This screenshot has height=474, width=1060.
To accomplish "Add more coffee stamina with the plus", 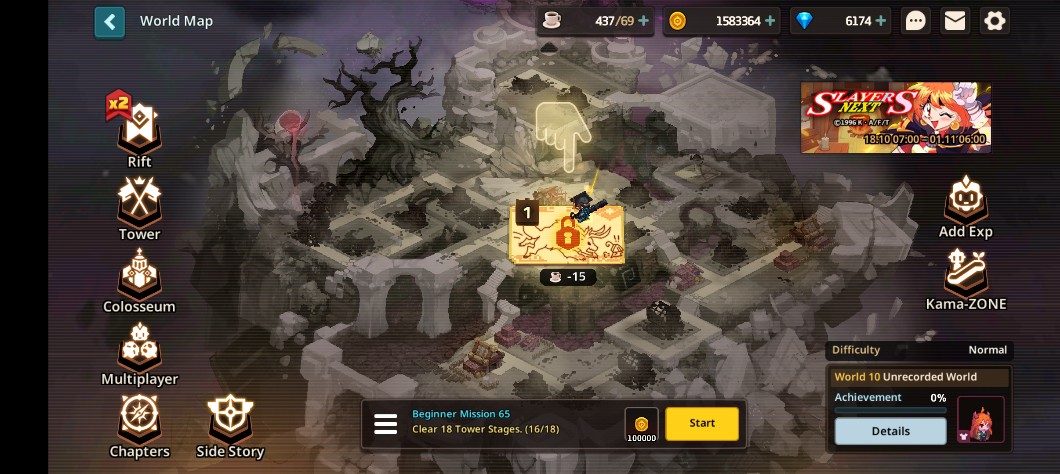I will tap(643, 21).
